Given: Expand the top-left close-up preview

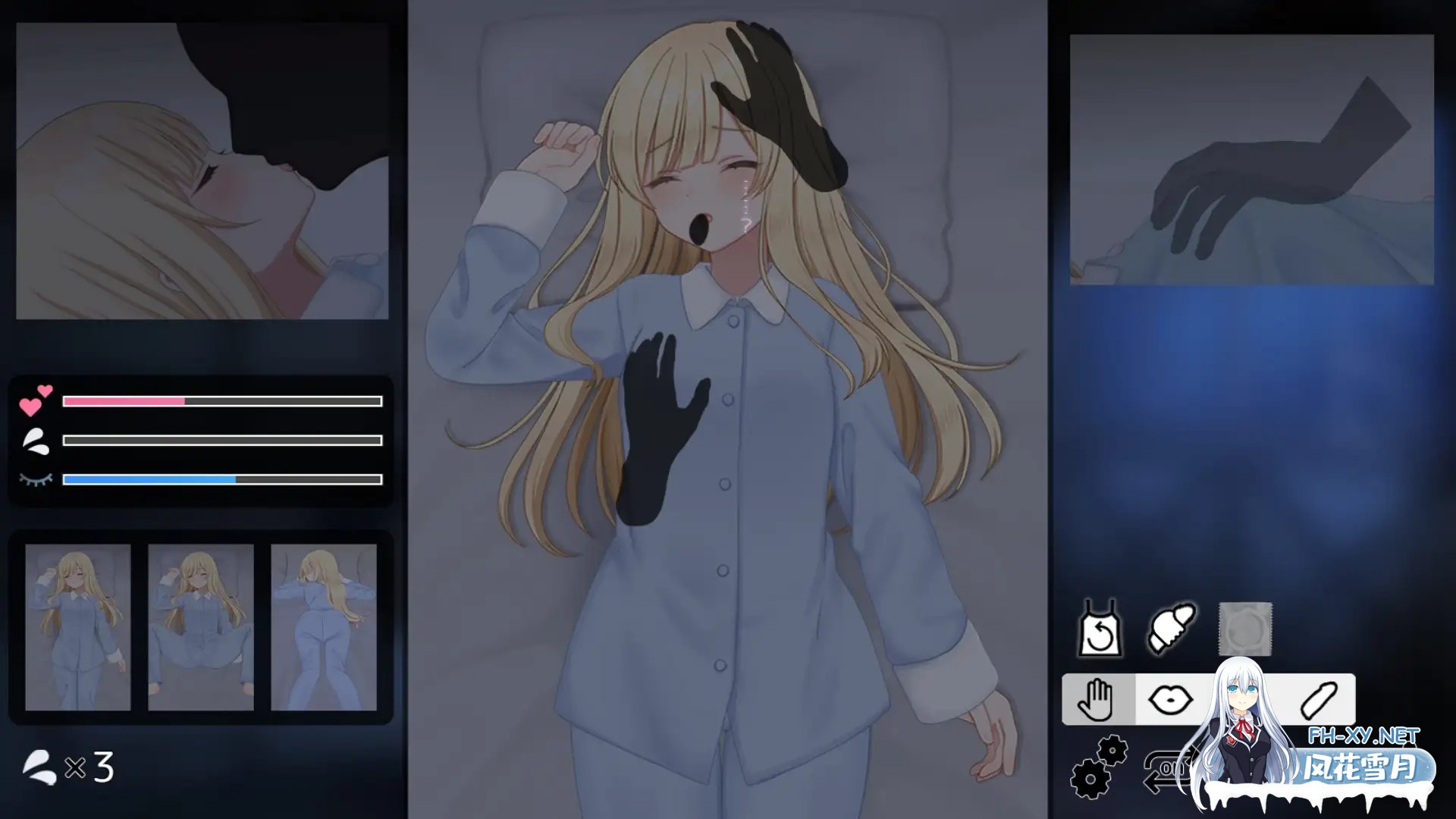Looking at the screenshot, I should (201, 171).
